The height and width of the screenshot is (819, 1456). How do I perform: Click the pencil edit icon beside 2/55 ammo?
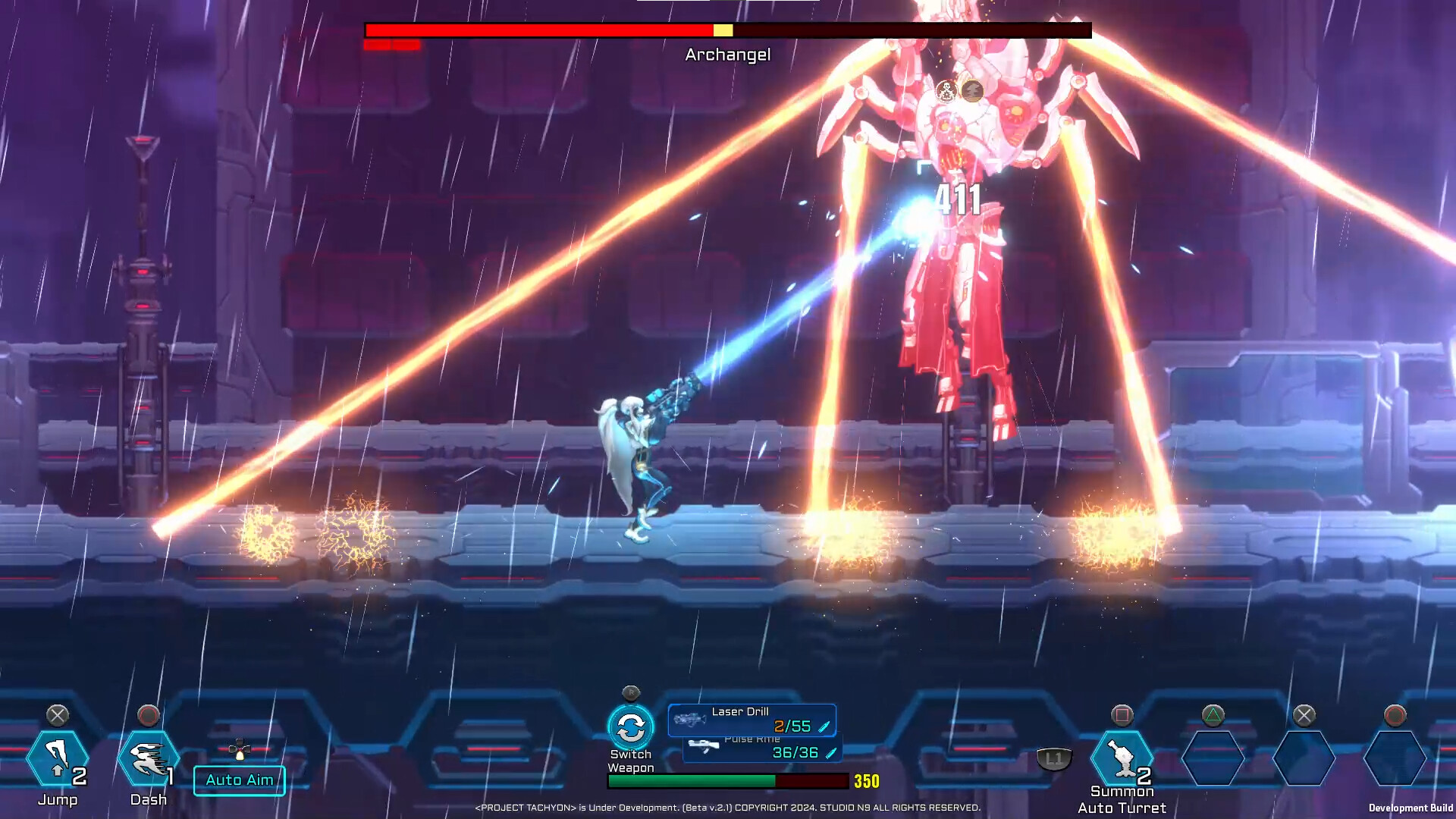point(825,726)
